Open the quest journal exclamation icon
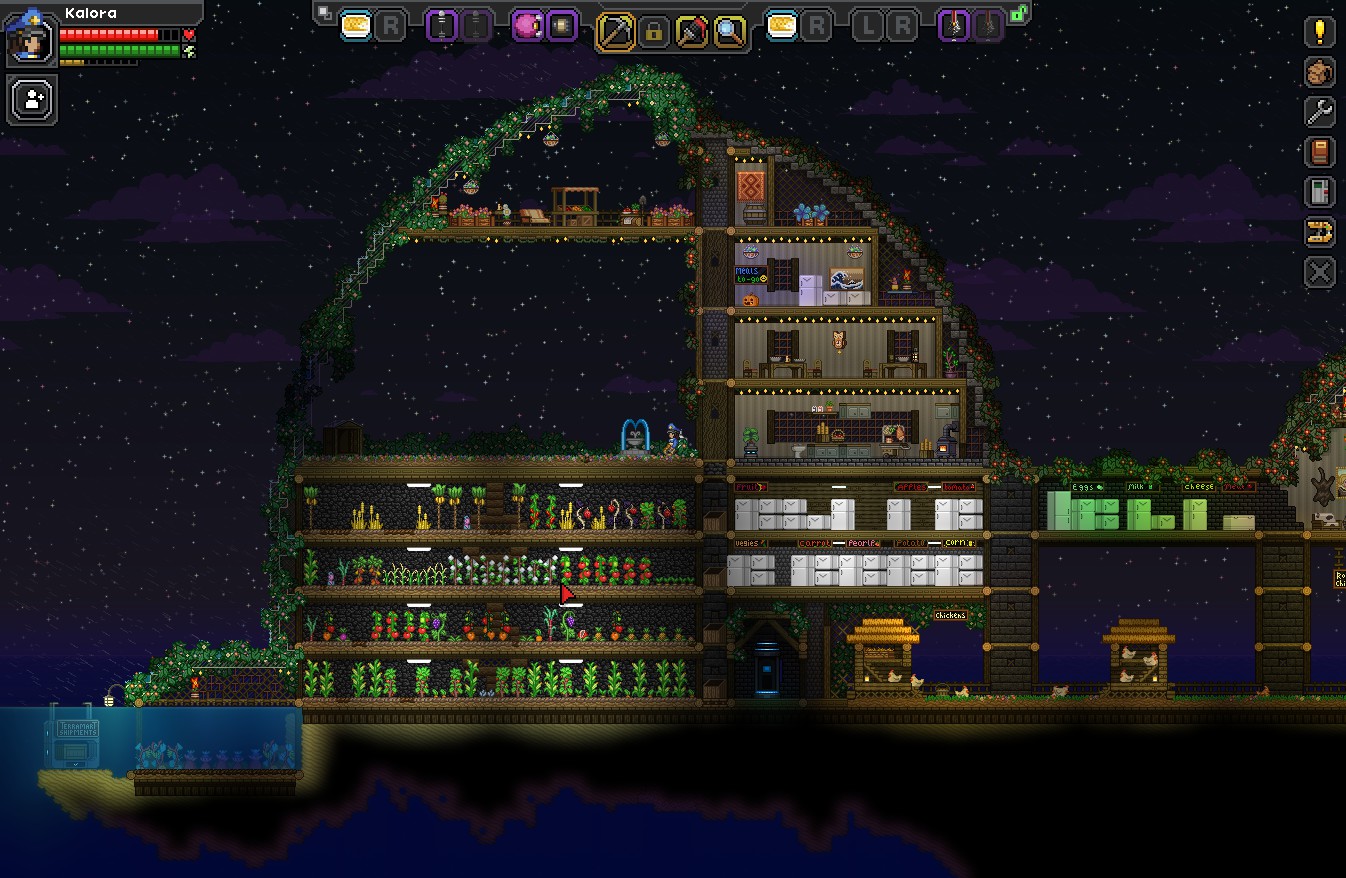Screen dimensions: 1346x878 coord(1320,32)
